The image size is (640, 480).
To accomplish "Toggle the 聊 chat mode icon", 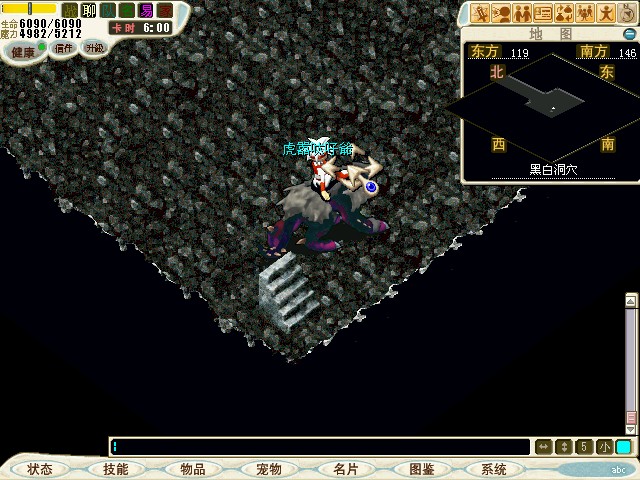I will 88,10.
